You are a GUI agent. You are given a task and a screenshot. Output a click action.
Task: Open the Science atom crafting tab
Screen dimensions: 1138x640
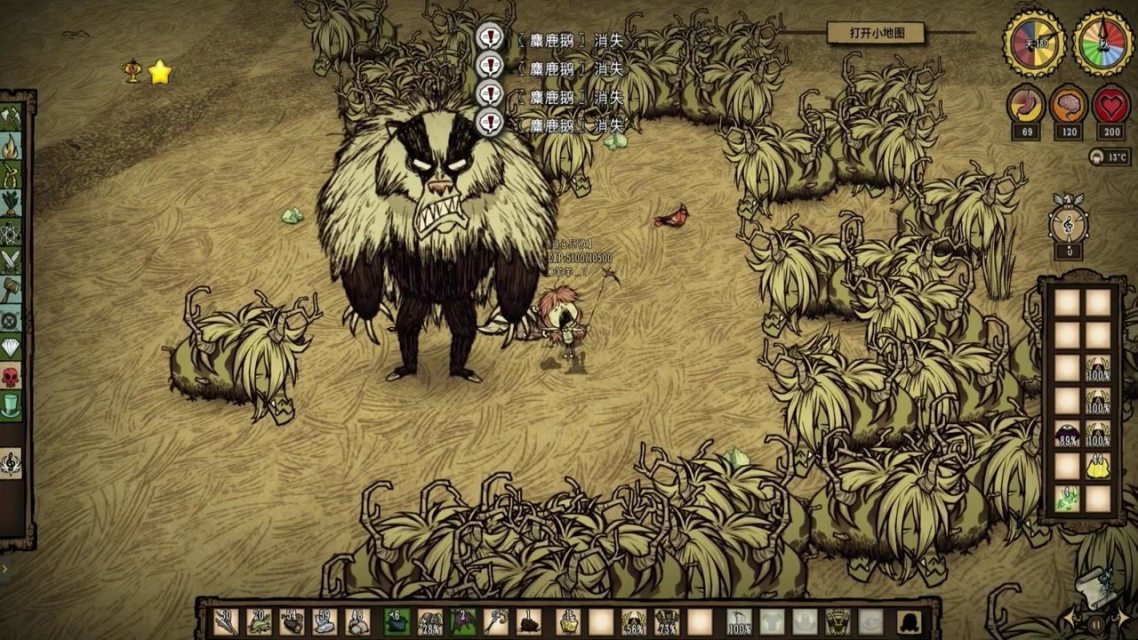[11, 233]
